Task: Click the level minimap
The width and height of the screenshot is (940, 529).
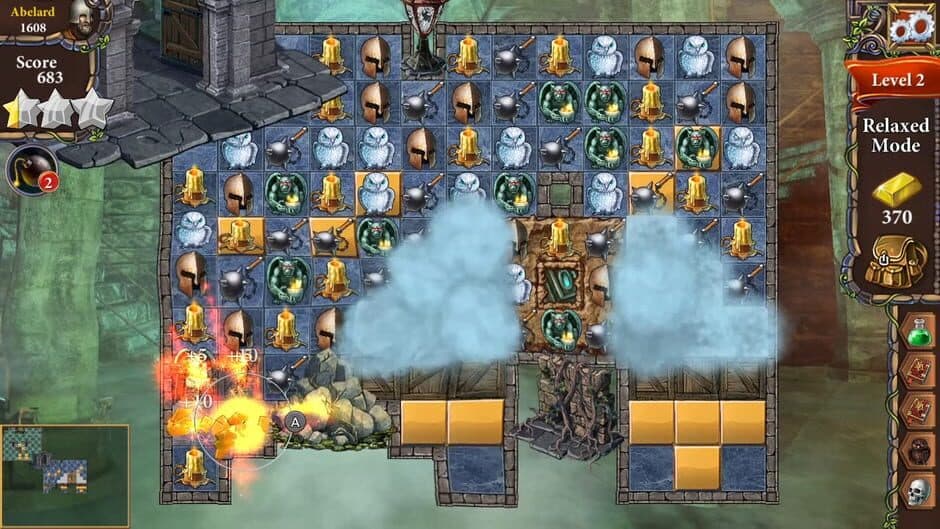Action: pos(64,475)
